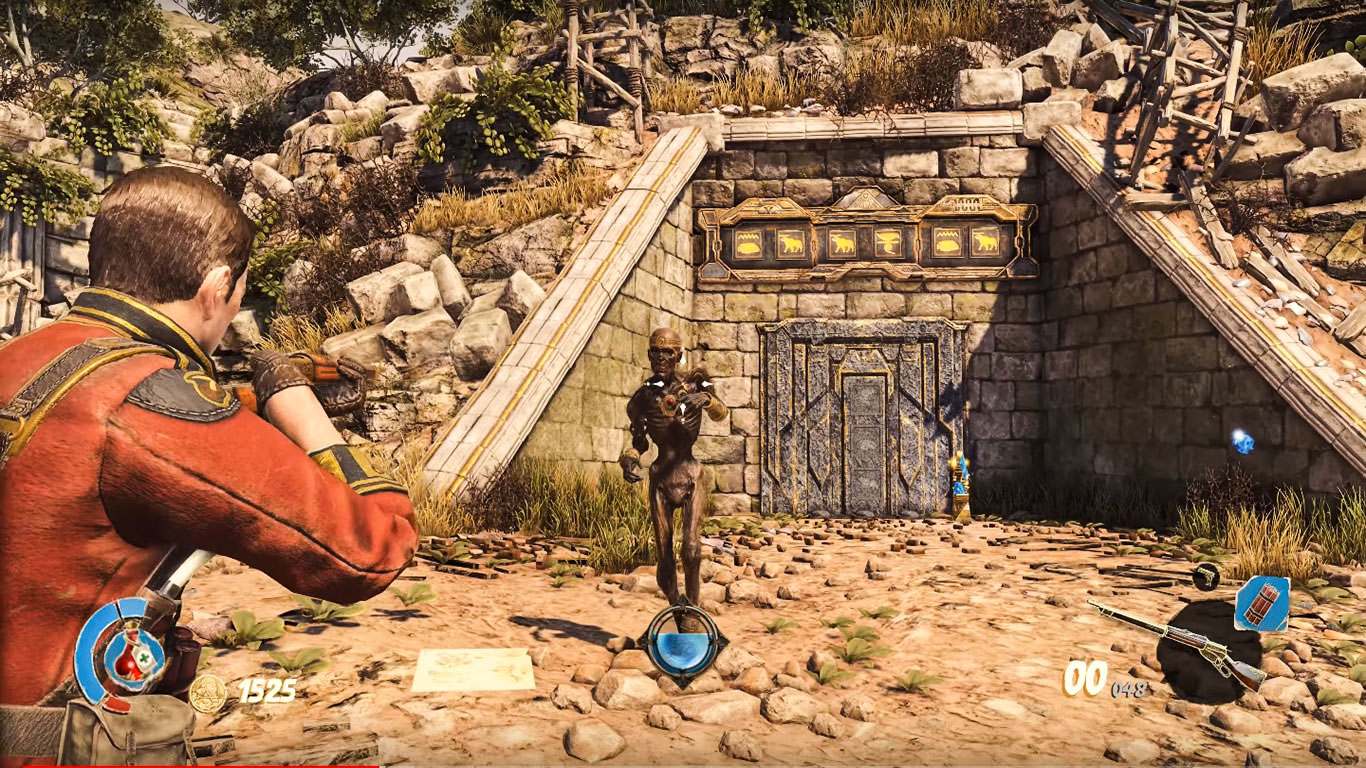Activate the blue amulet power orb
The image size is (1366, 768).
[x=682, y=641]
